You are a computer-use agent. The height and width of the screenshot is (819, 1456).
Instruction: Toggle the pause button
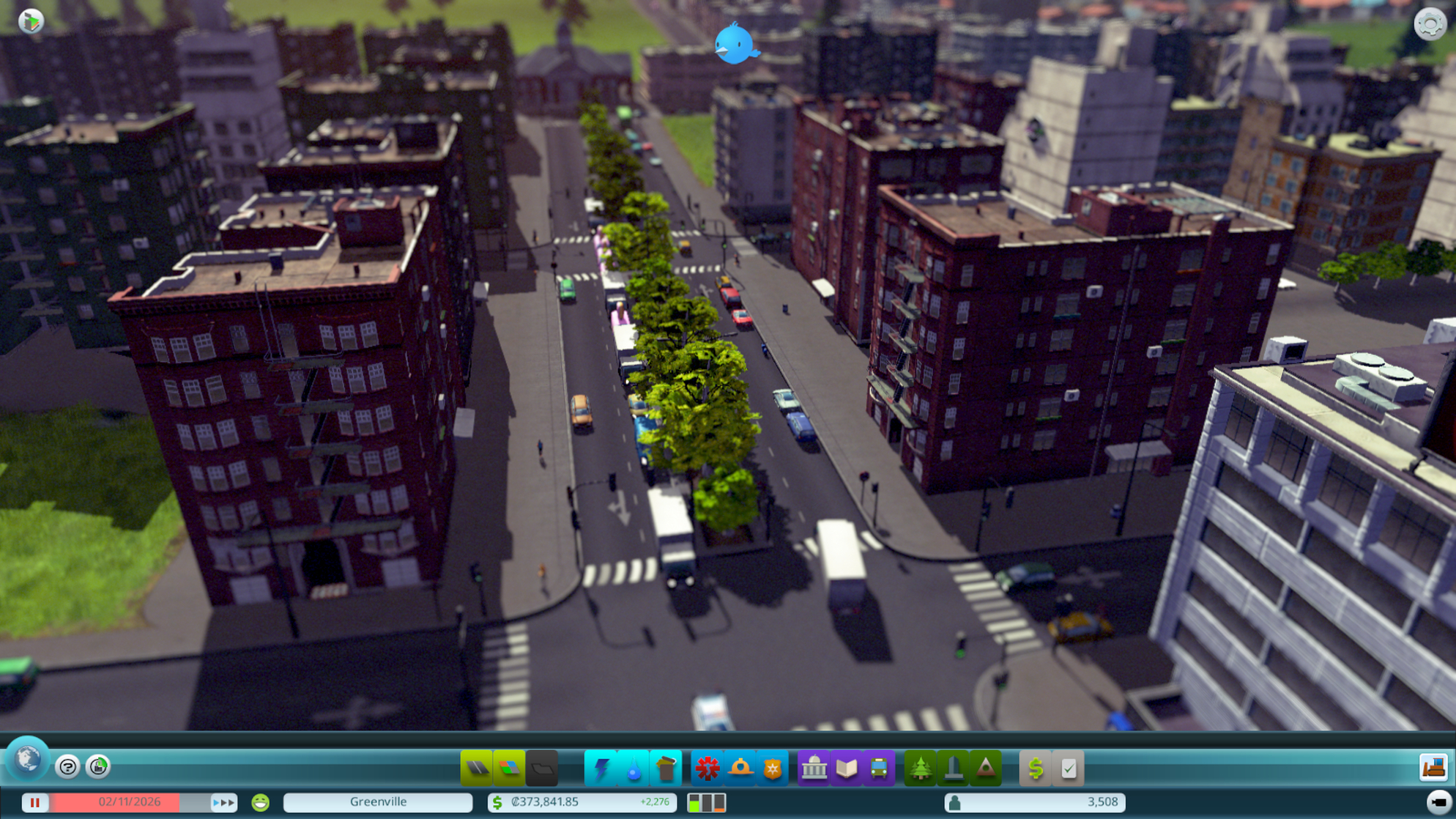coord(34,803)
